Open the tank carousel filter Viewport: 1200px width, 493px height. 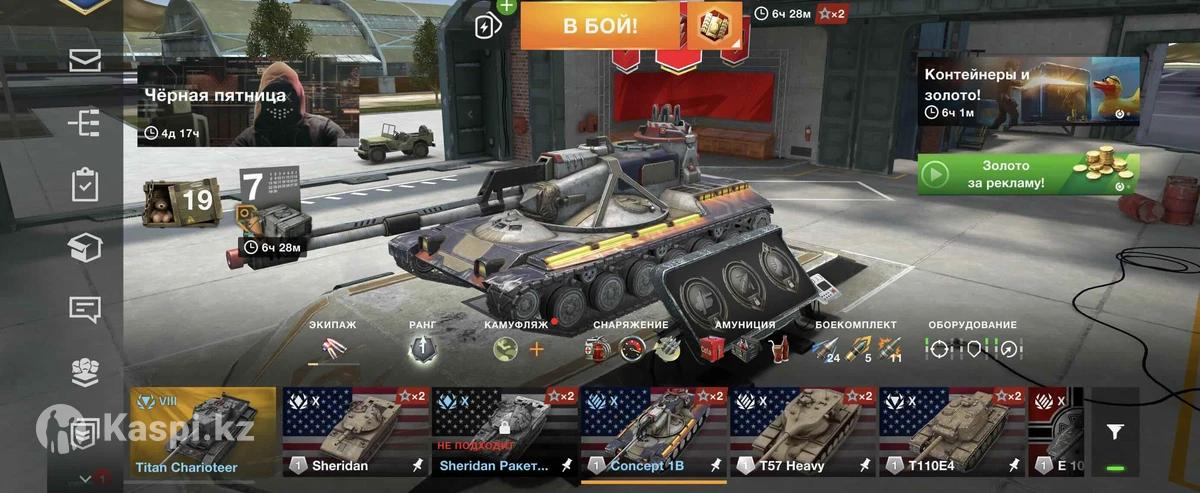1115,432
